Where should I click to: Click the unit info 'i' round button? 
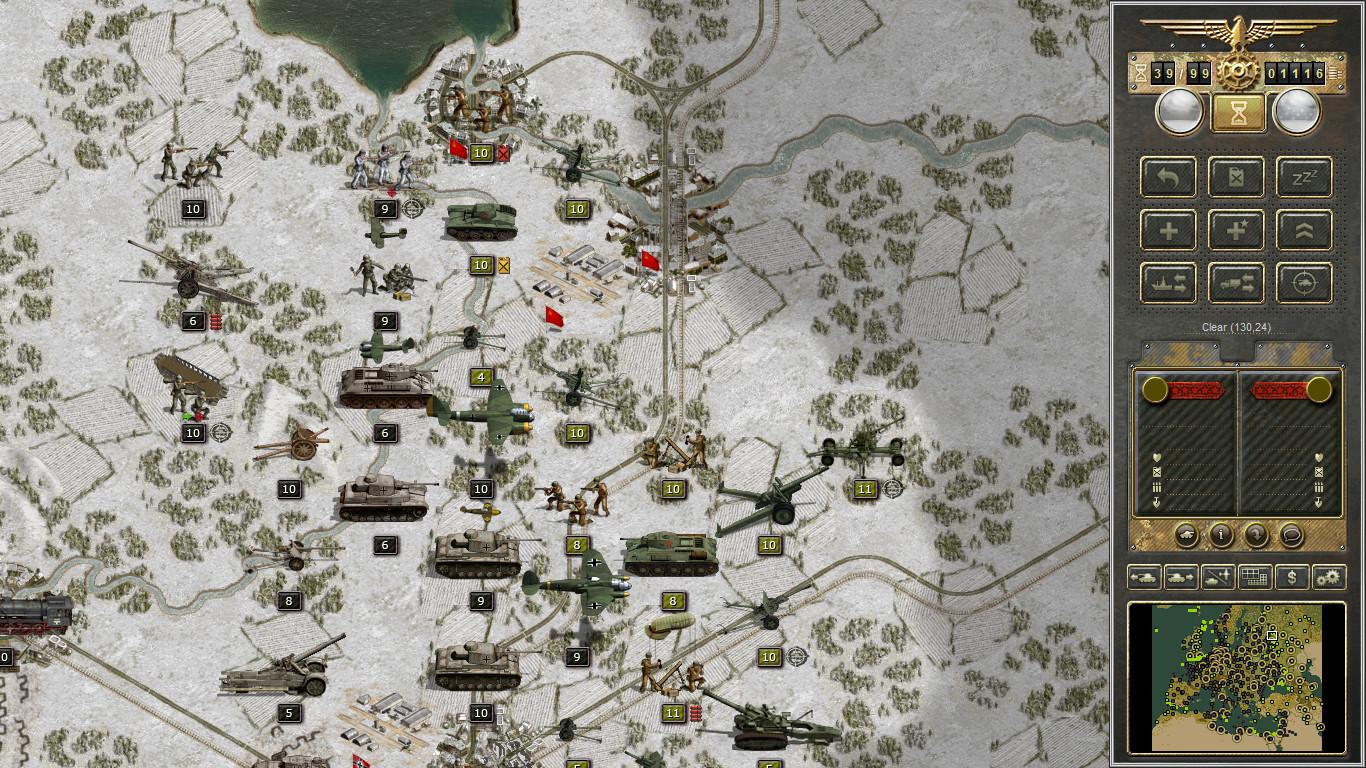pyautogui.click(x=1221, y=535)
